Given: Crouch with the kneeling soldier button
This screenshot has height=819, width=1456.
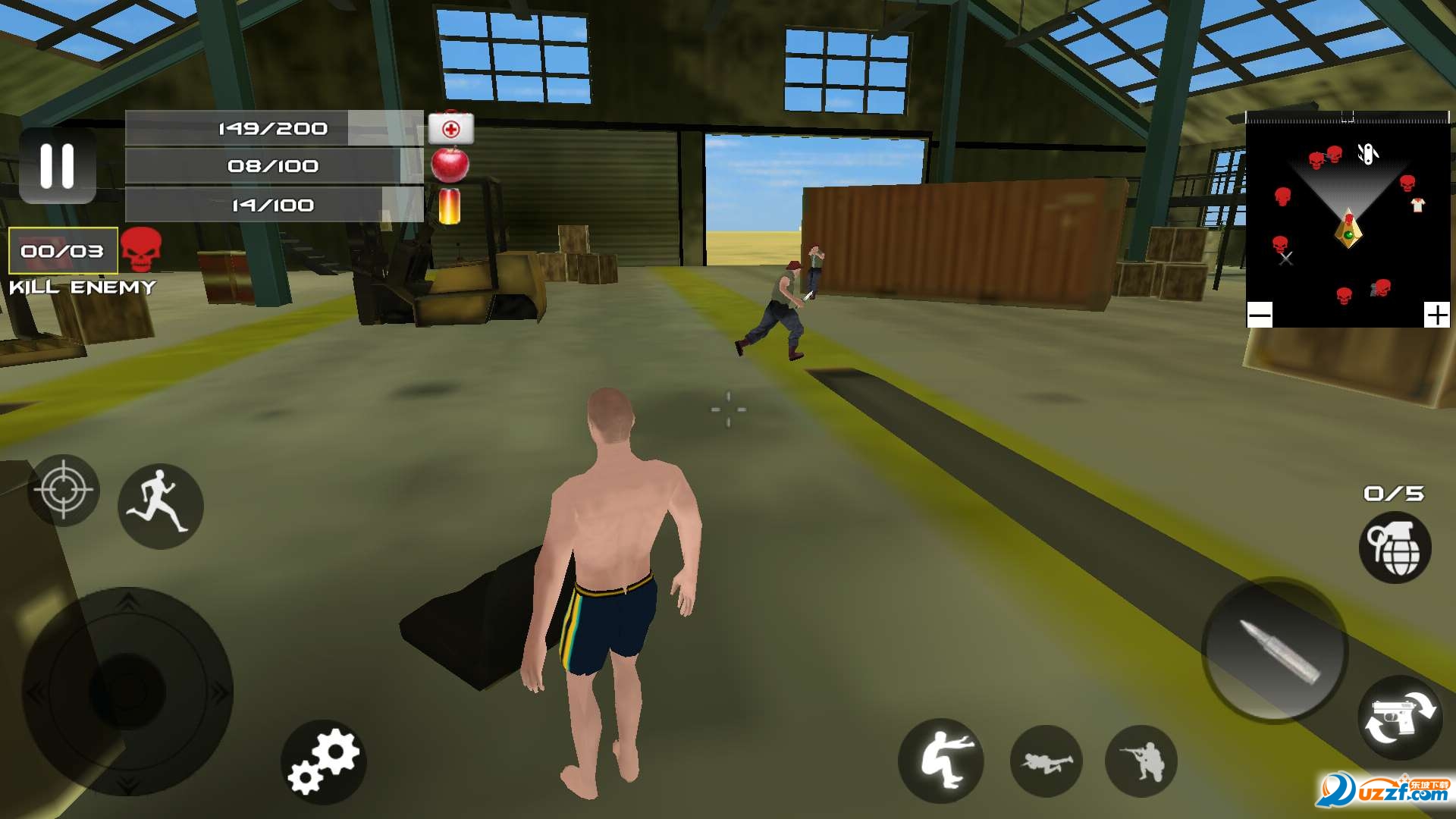Looking at the screenshot, I should 1141,761.
